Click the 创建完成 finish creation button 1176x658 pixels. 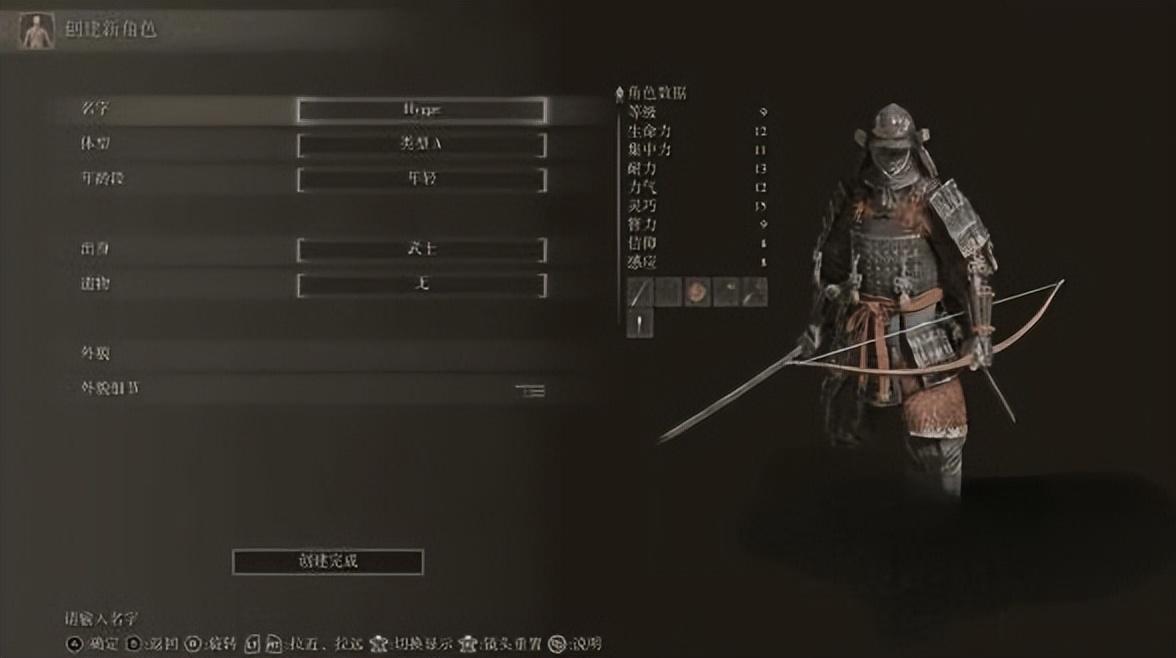tap(327, 562)
